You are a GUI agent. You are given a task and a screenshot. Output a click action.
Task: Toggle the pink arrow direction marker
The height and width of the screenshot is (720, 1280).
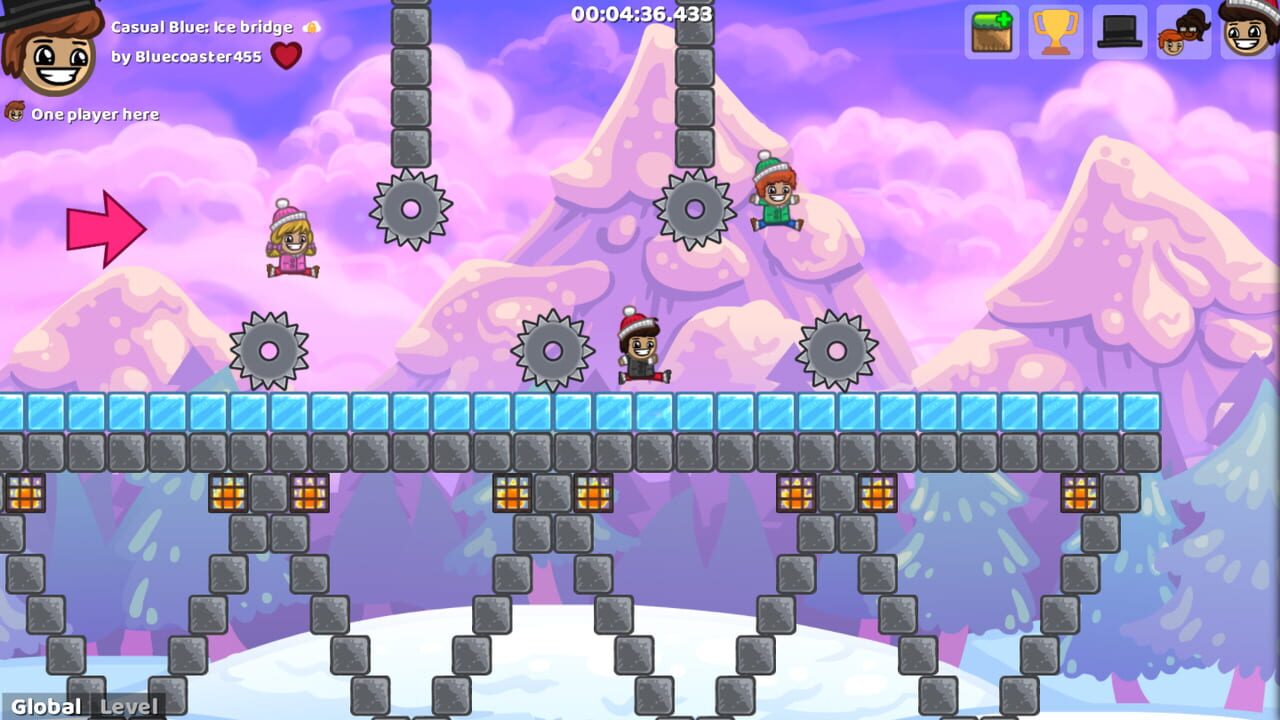106,227
